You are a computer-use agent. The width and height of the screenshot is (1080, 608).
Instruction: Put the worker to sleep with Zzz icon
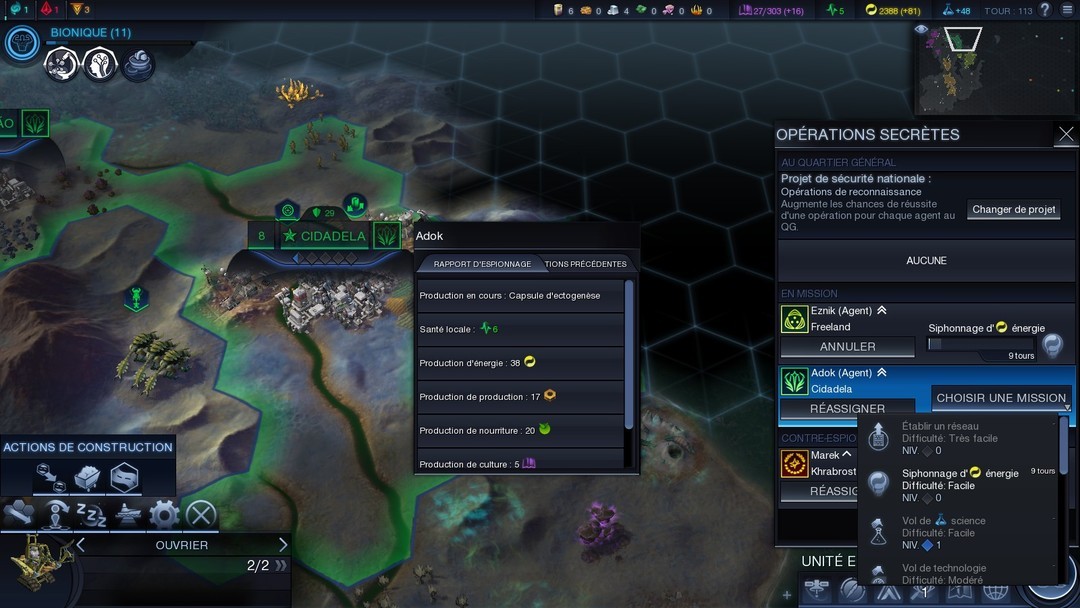point(91,515)
